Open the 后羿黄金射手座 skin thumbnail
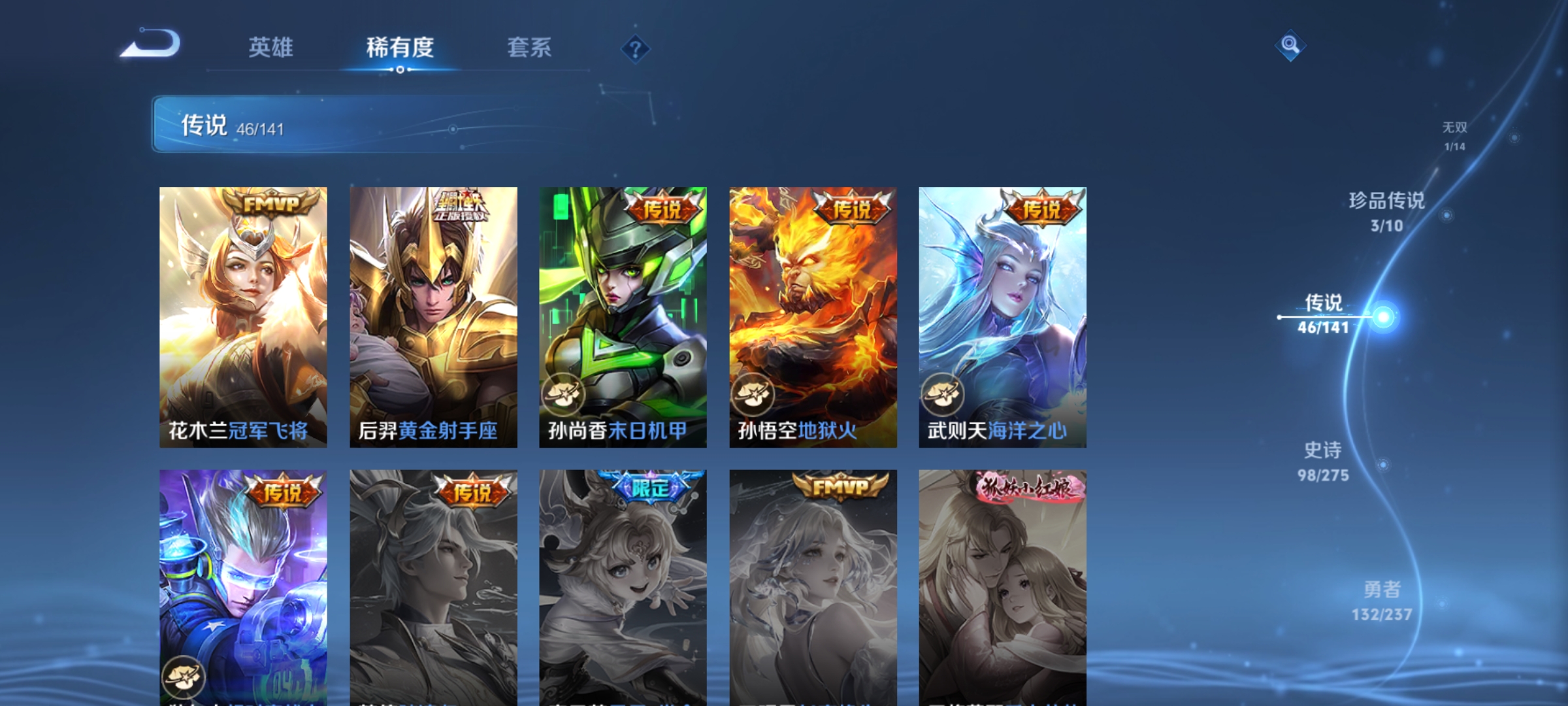 [433, 314]
